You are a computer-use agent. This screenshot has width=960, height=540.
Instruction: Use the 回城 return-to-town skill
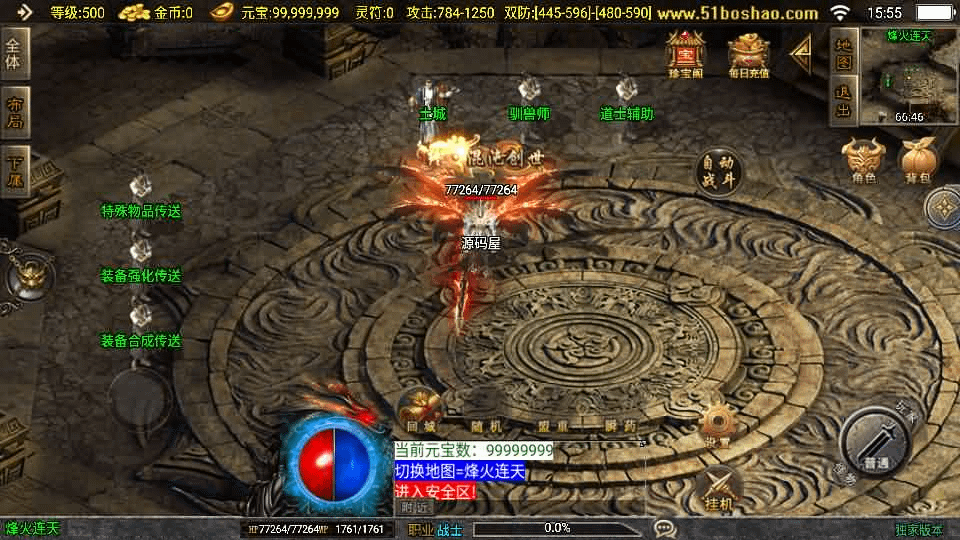coord(421,411)
